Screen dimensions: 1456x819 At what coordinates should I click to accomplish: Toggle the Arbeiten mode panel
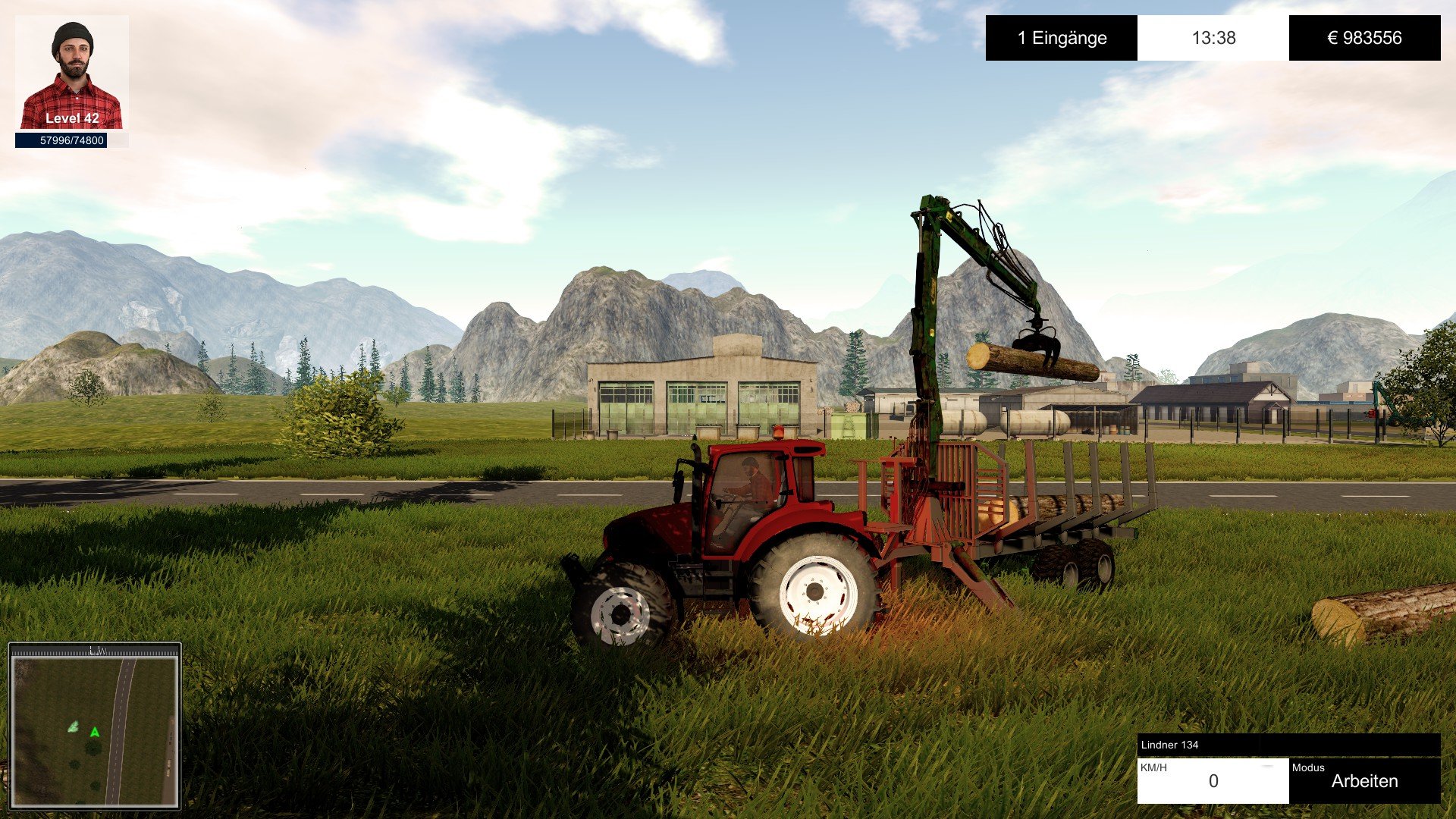1364,780
